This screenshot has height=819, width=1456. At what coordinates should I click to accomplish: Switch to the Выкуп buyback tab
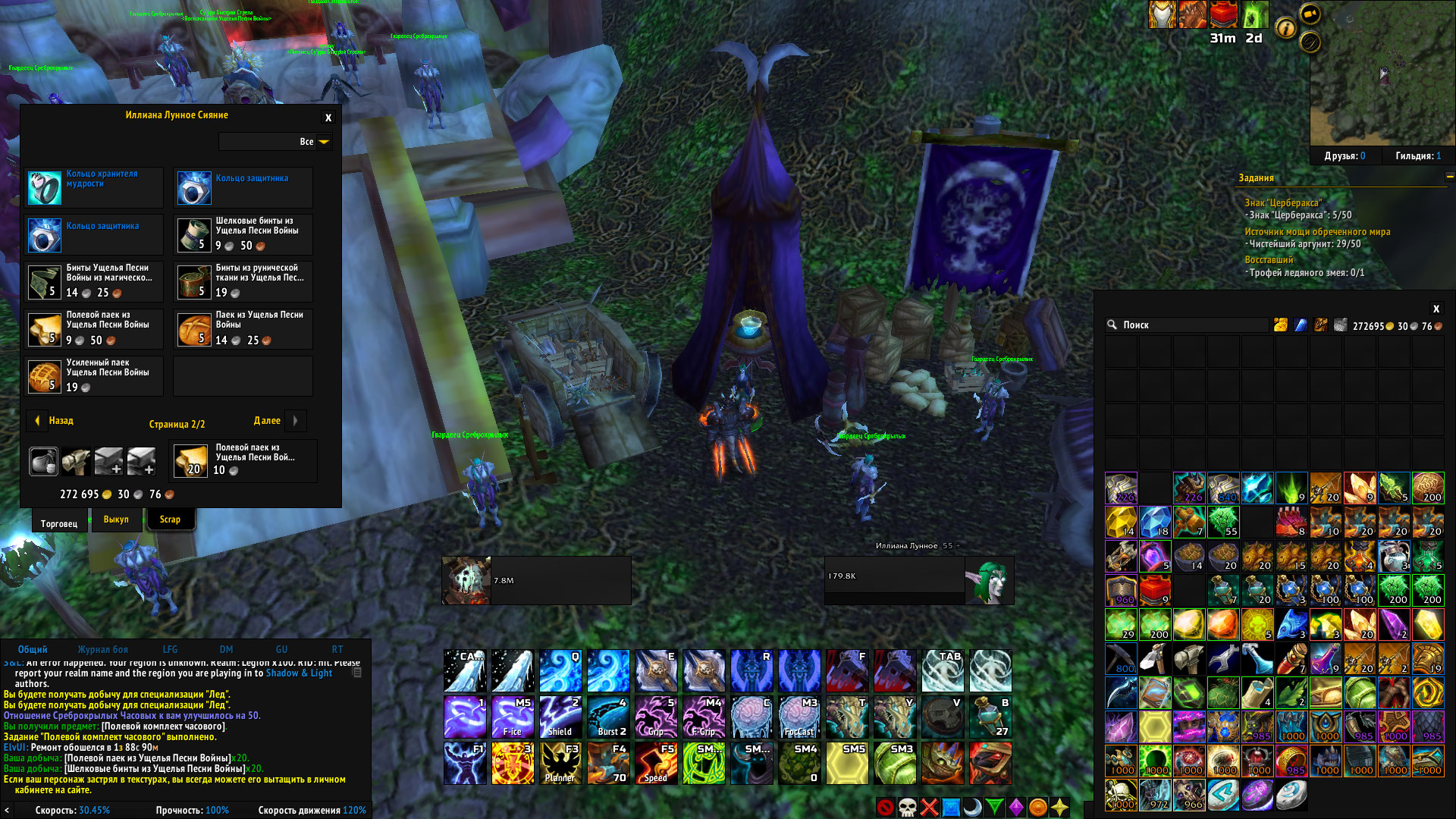116,519
